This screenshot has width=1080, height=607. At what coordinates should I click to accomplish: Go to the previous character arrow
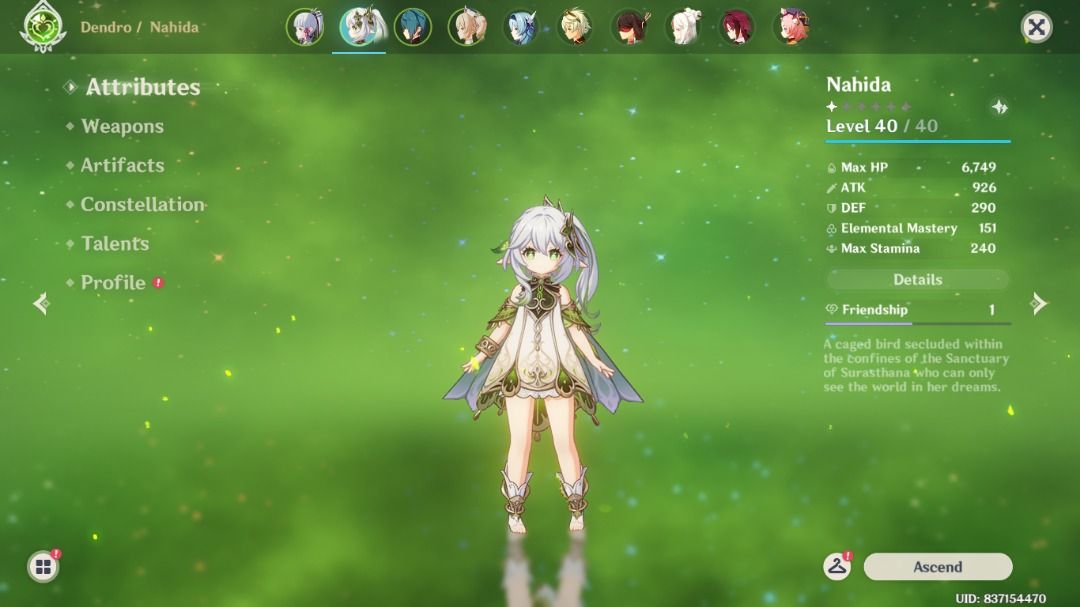click(41, 303)
